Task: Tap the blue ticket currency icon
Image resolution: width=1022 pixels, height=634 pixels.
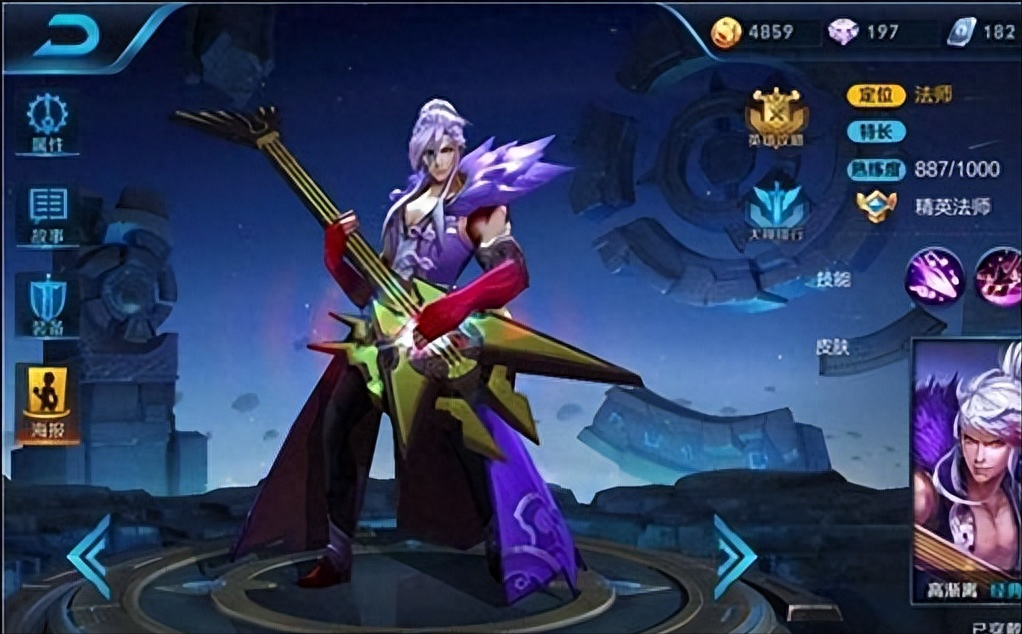Action: (960, 32)
